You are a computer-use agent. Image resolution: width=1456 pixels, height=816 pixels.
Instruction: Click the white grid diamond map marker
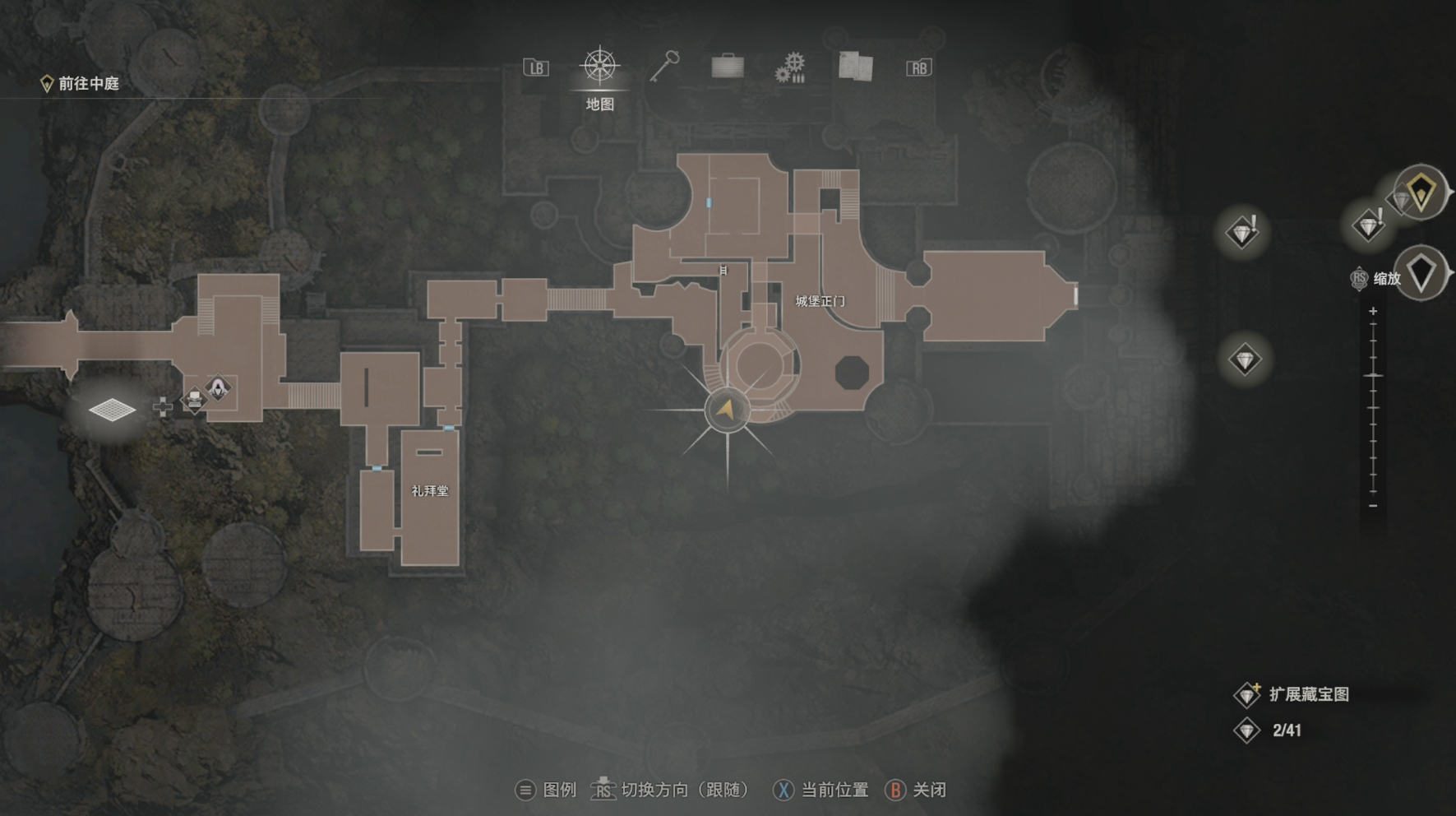click(x=112, y=409)
